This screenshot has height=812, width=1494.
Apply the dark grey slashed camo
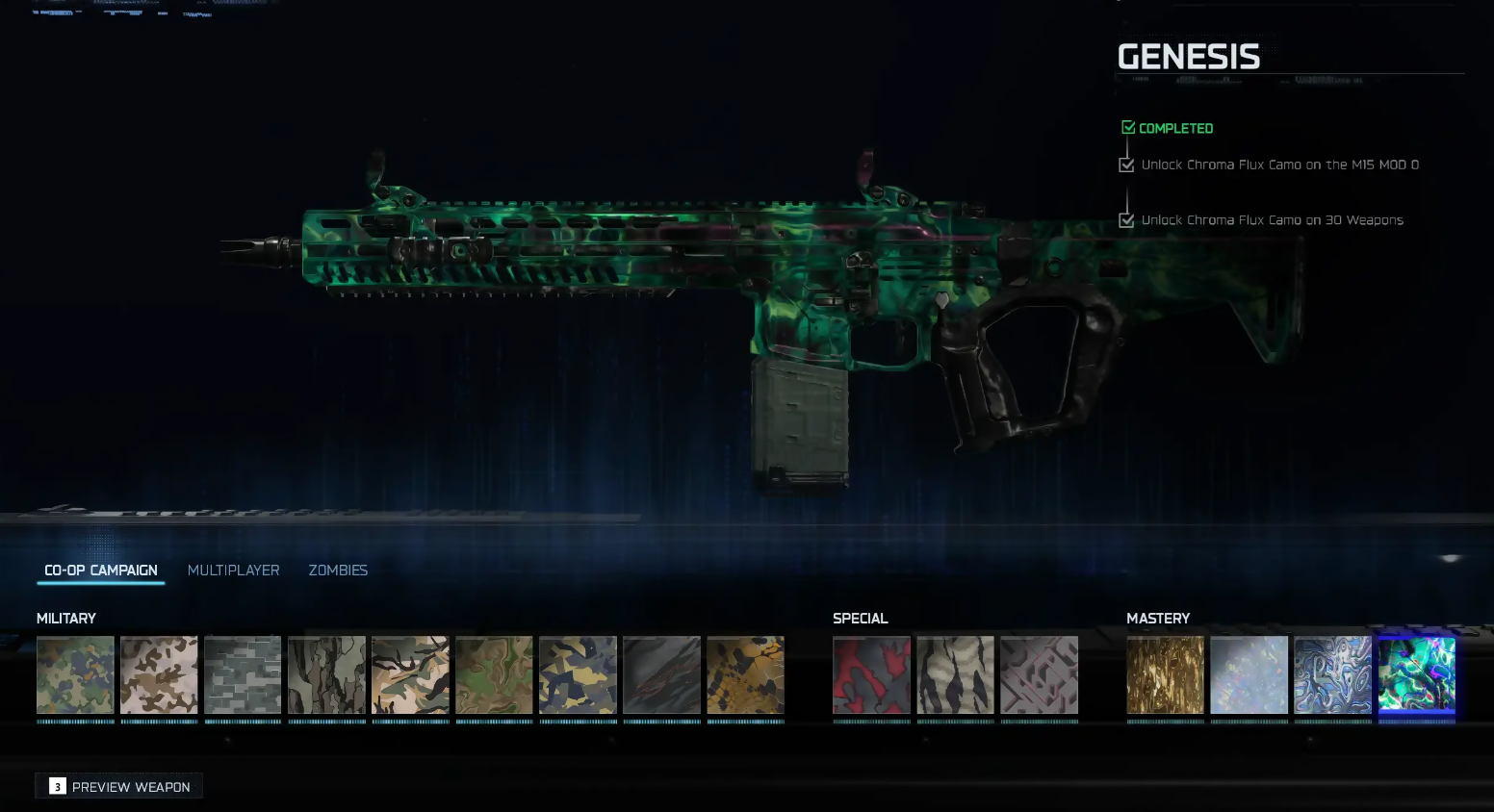661,674
